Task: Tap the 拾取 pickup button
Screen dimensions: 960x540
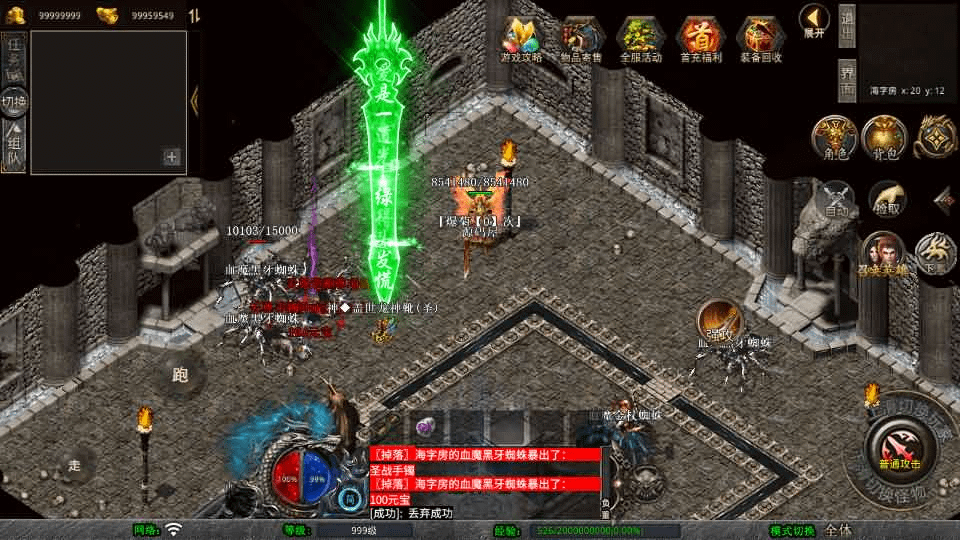Action: [886, 199]
